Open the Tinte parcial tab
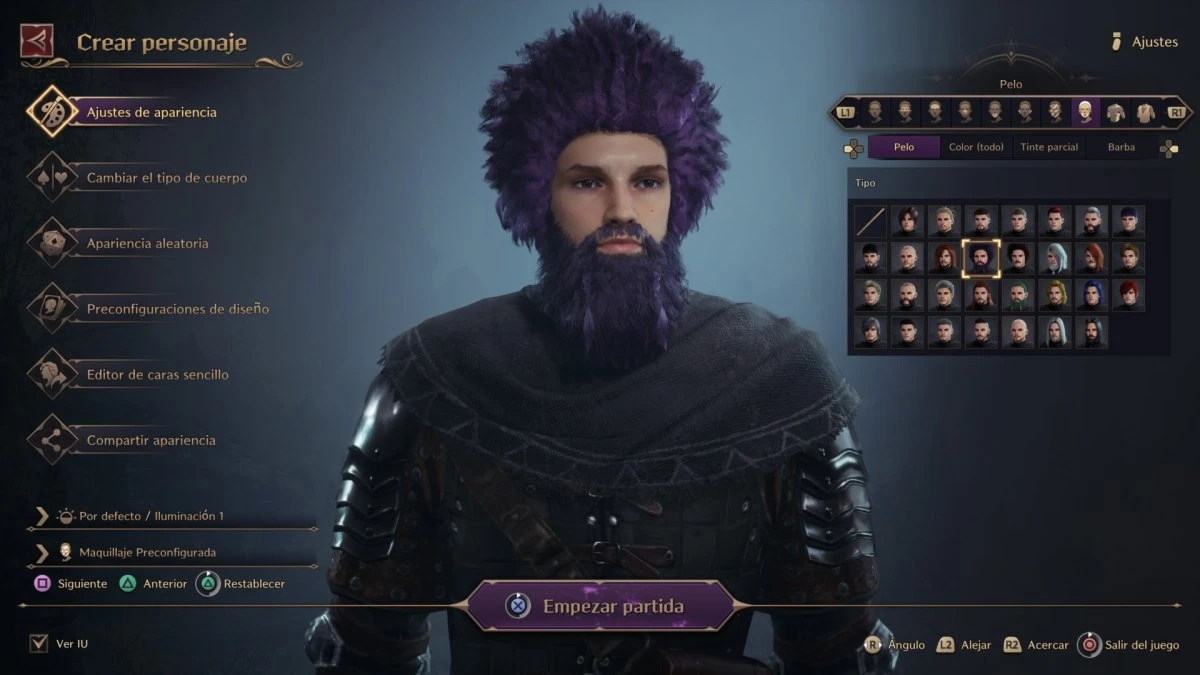Screen dimensions: 1200x675 (x=1048, y=147)
